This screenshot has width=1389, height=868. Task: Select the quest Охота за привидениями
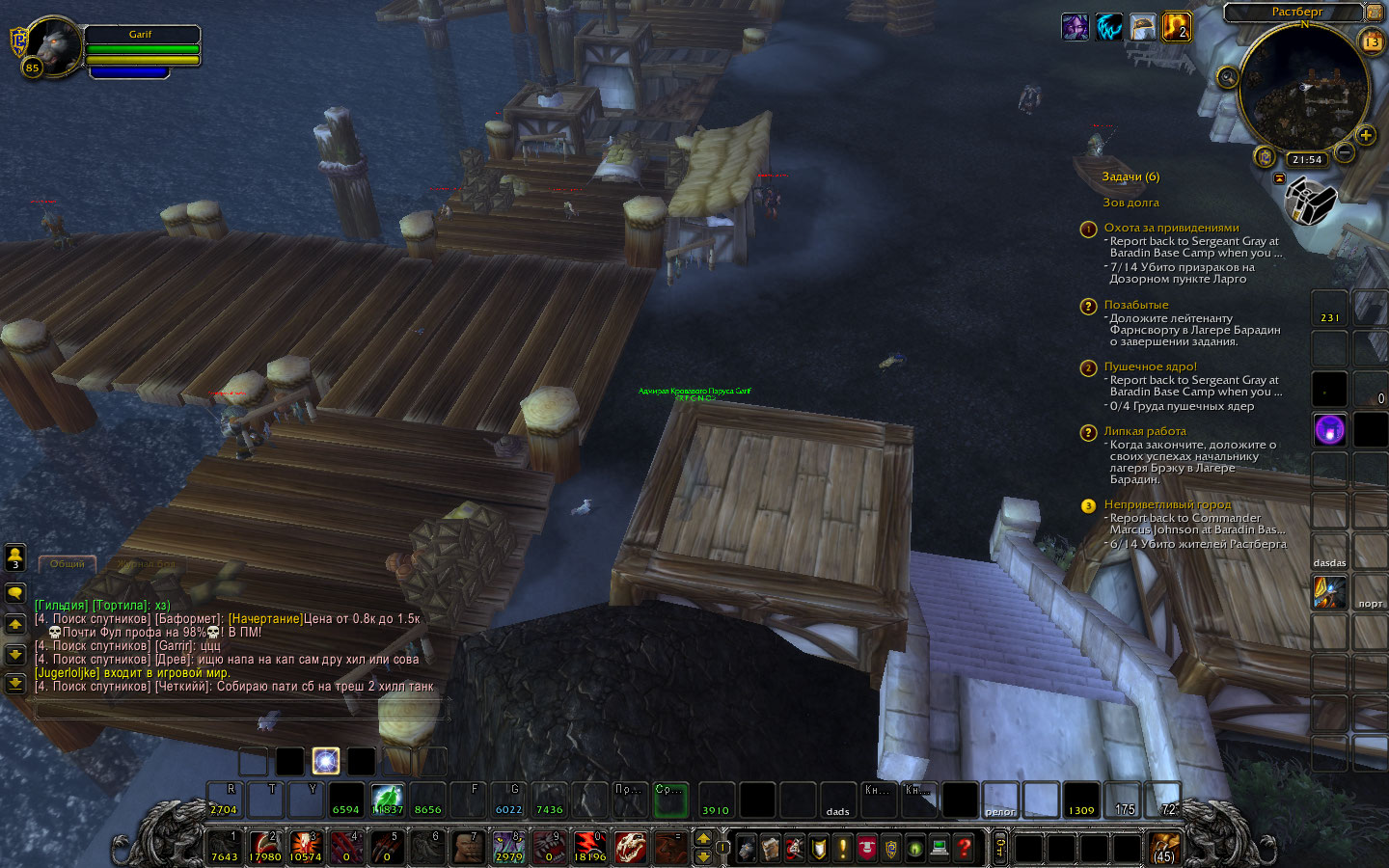click(x=1171, y=228)
